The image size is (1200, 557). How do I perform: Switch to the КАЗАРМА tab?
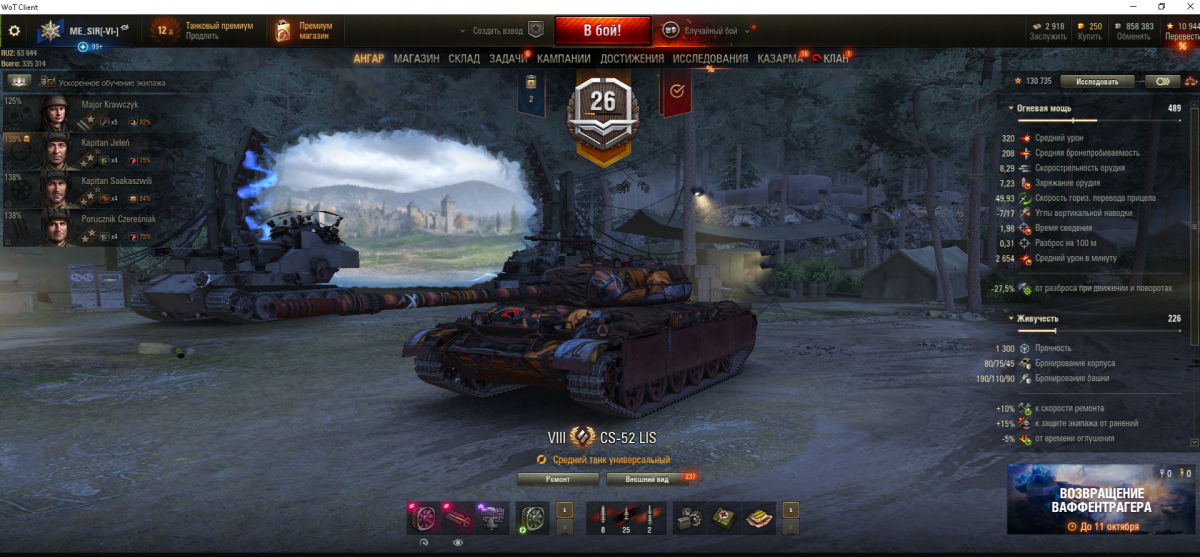tap(780, 59)
